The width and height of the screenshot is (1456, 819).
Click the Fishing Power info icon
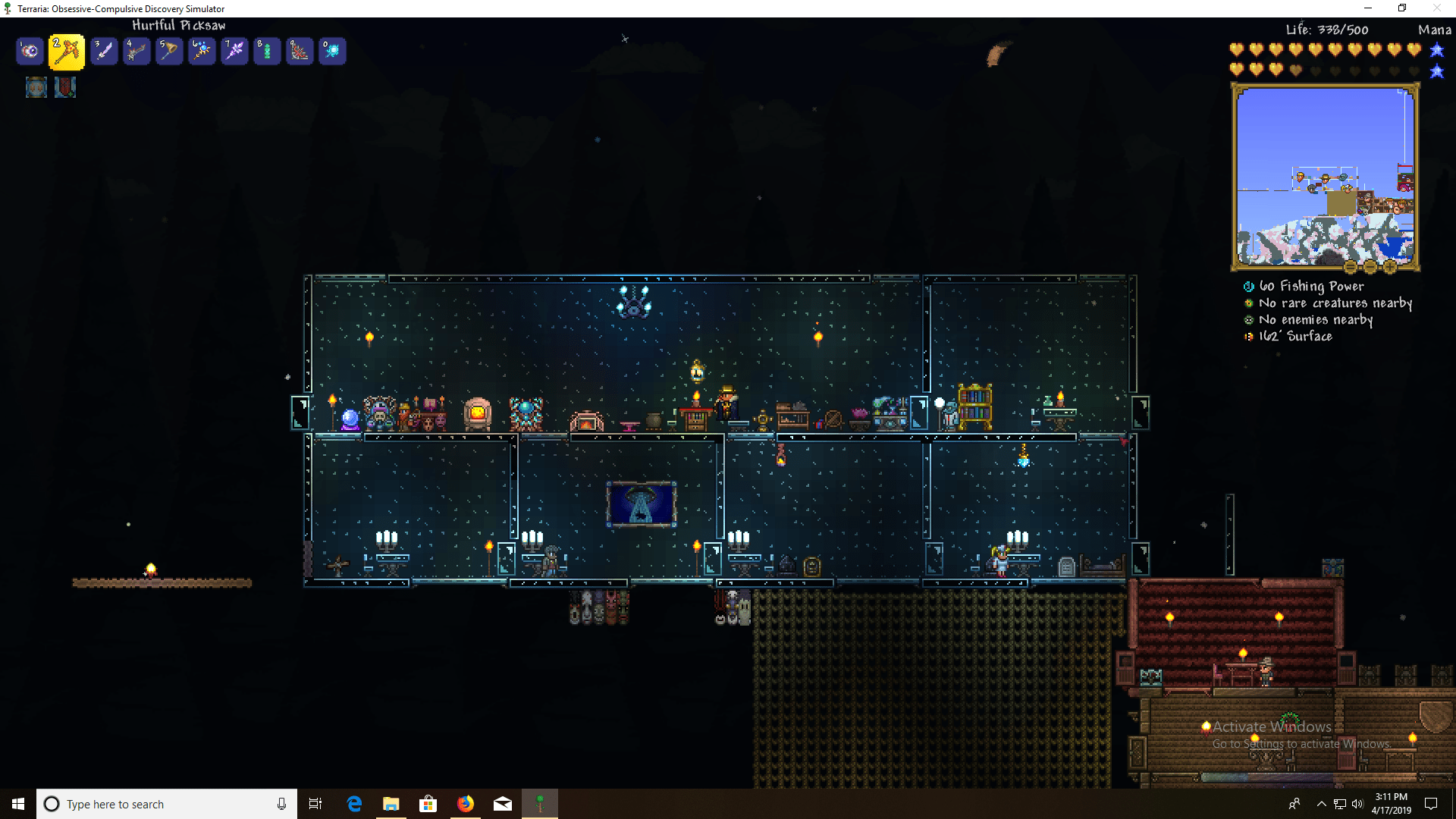click(1248, 287)
